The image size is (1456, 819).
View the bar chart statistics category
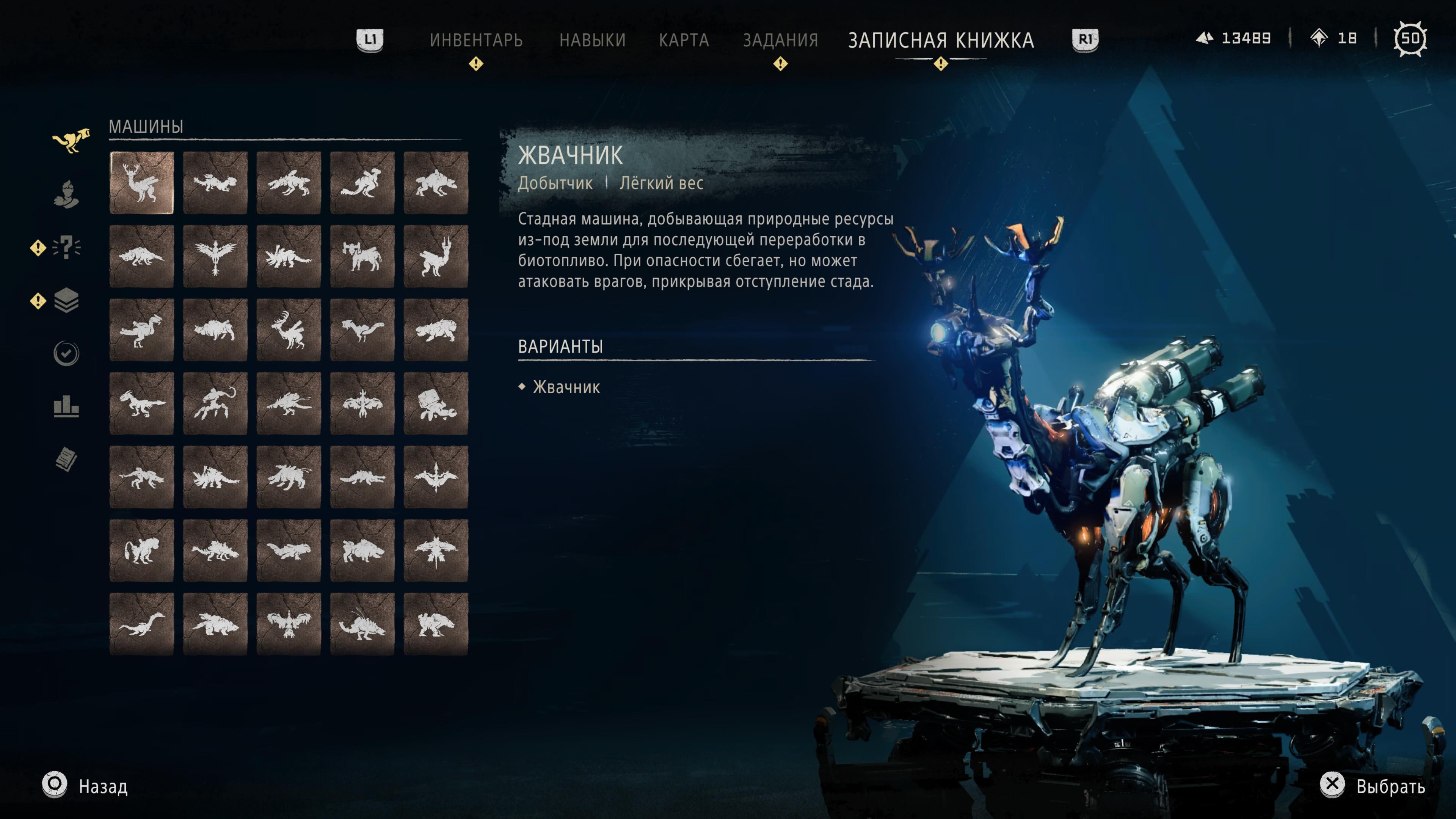coord(67,406)
